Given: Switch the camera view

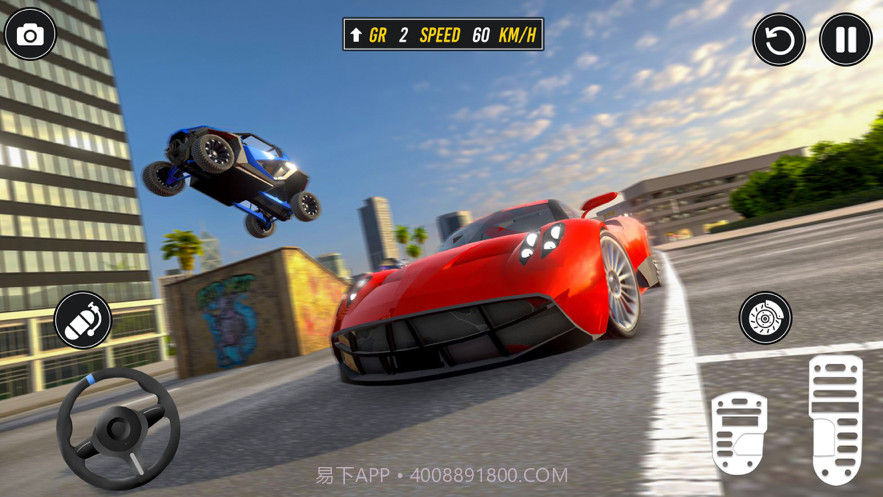Looking at the screenshot, I should click(x=30, y=35).
